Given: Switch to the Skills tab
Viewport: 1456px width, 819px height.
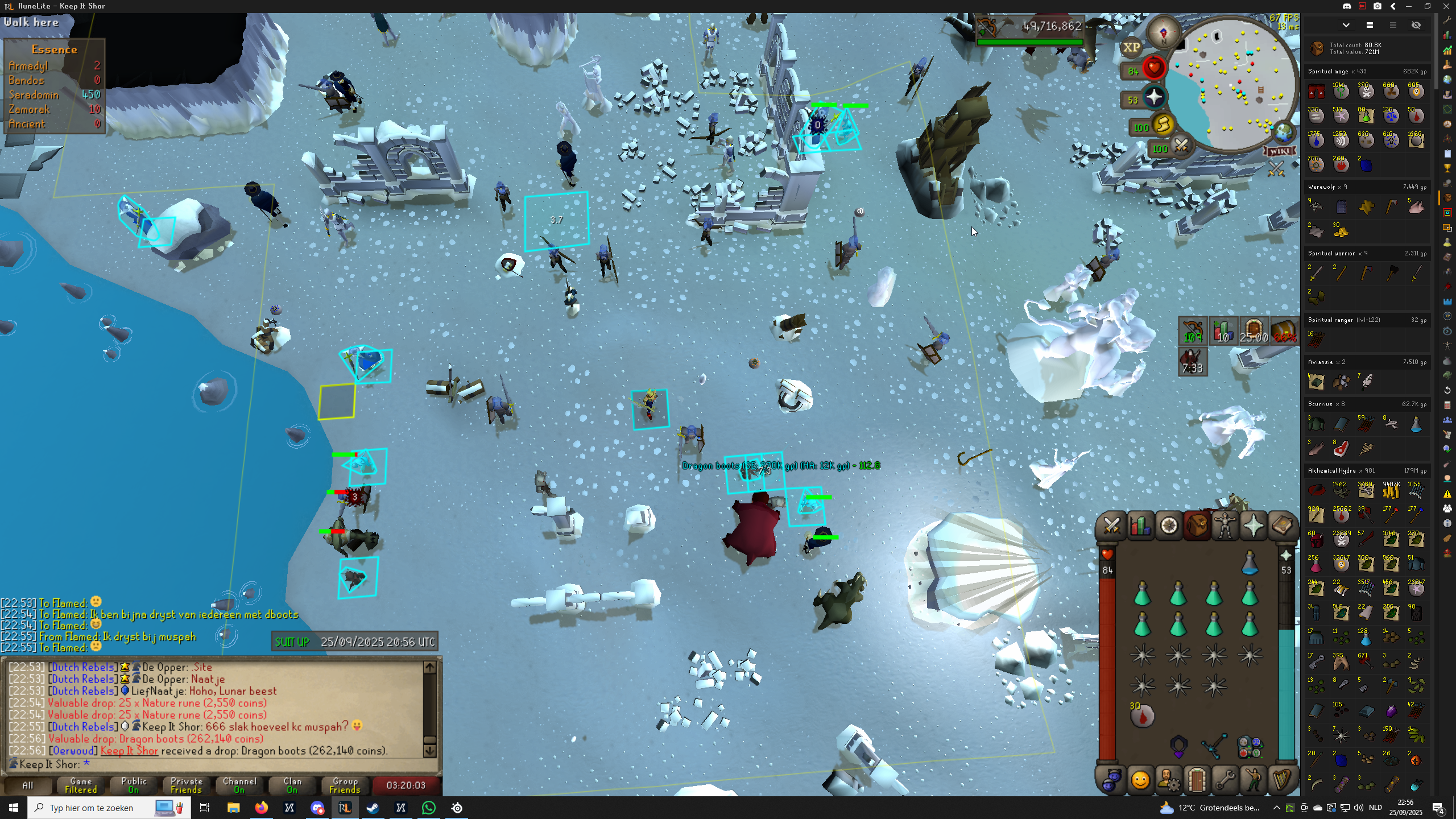Looking at the screenshot, I should point(1140,526).
